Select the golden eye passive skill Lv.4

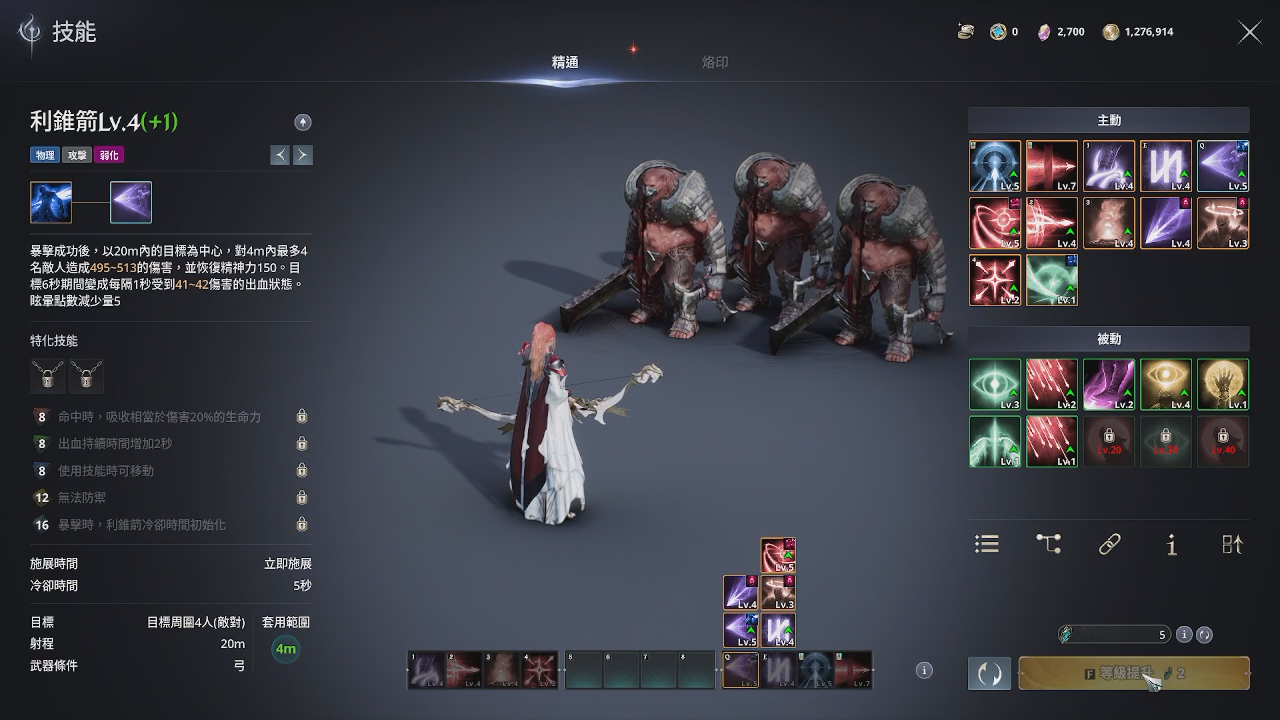[x=1166, y=385]
